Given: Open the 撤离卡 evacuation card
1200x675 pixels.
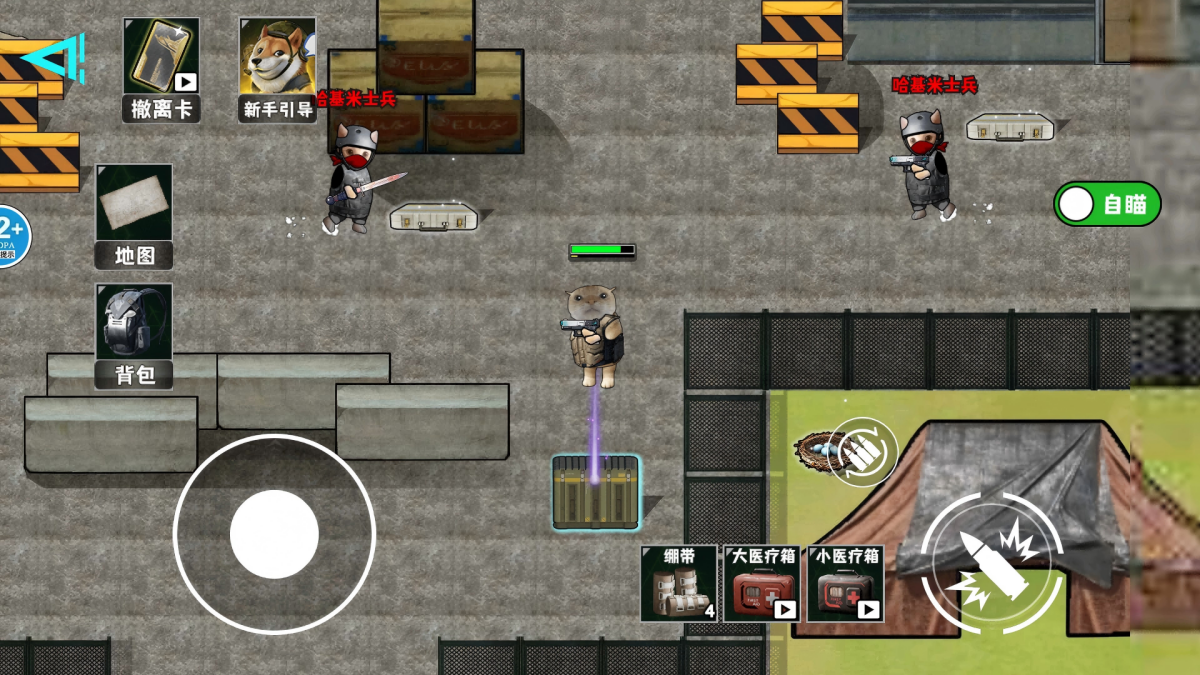Looking at the screenshot, I should pyautogui.click(x=161, y=68).
